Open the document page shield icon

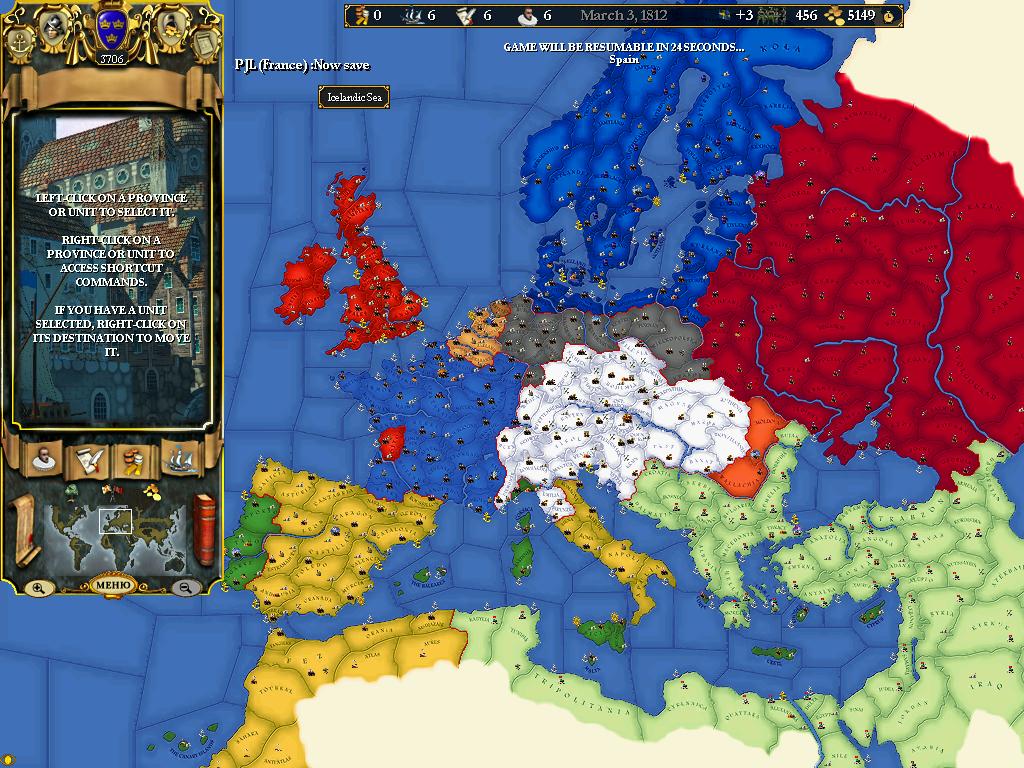[204, 44]
